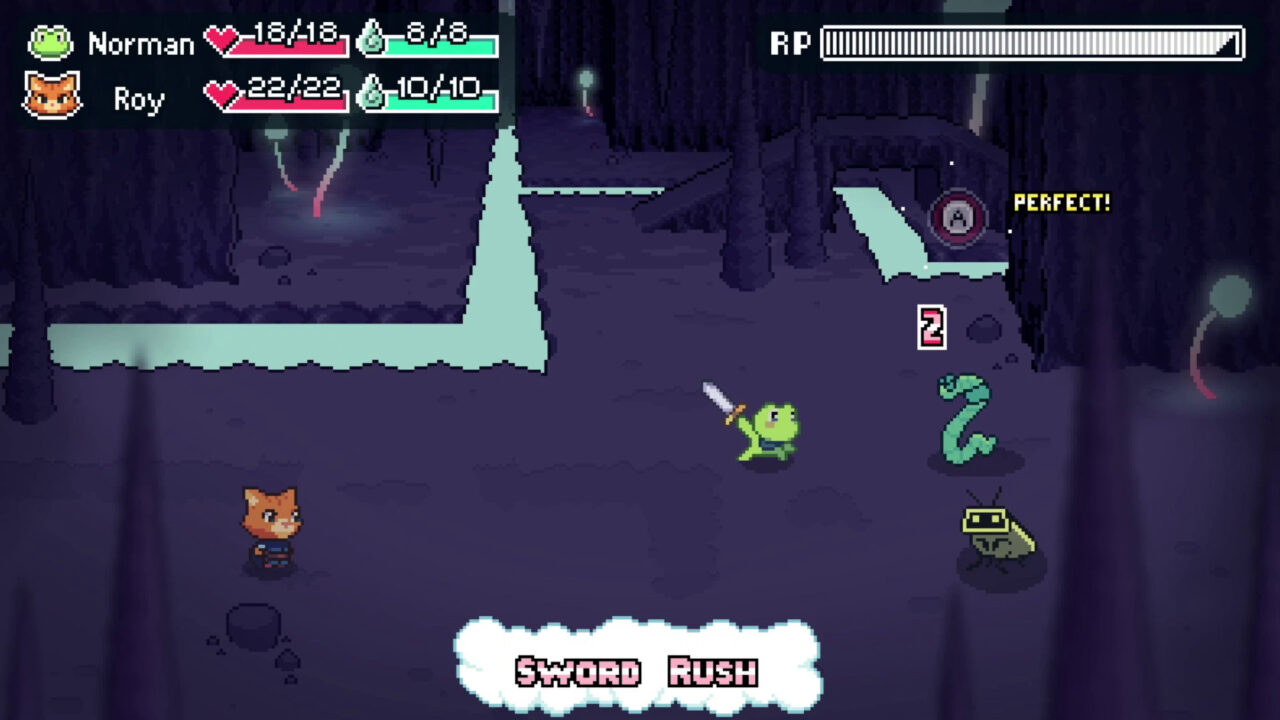Screen dimensions: 1280x720
Task: Select Norman's name label
Action: 143,43
